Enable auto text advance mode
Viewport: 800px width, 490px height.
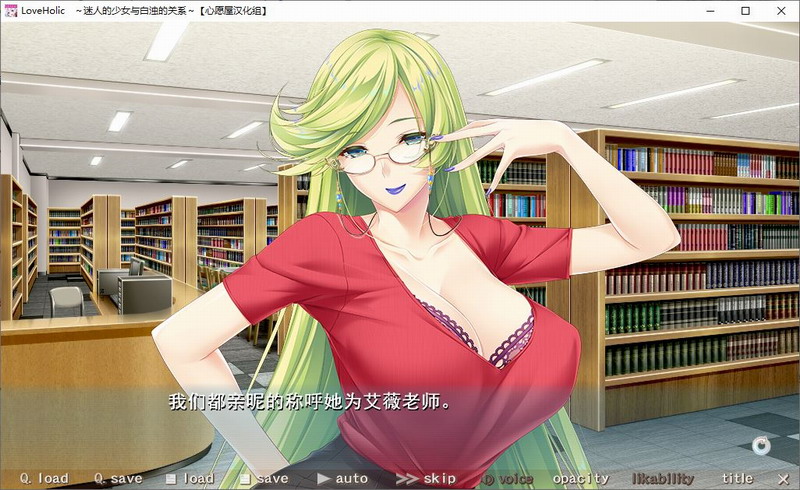point(342,479)
